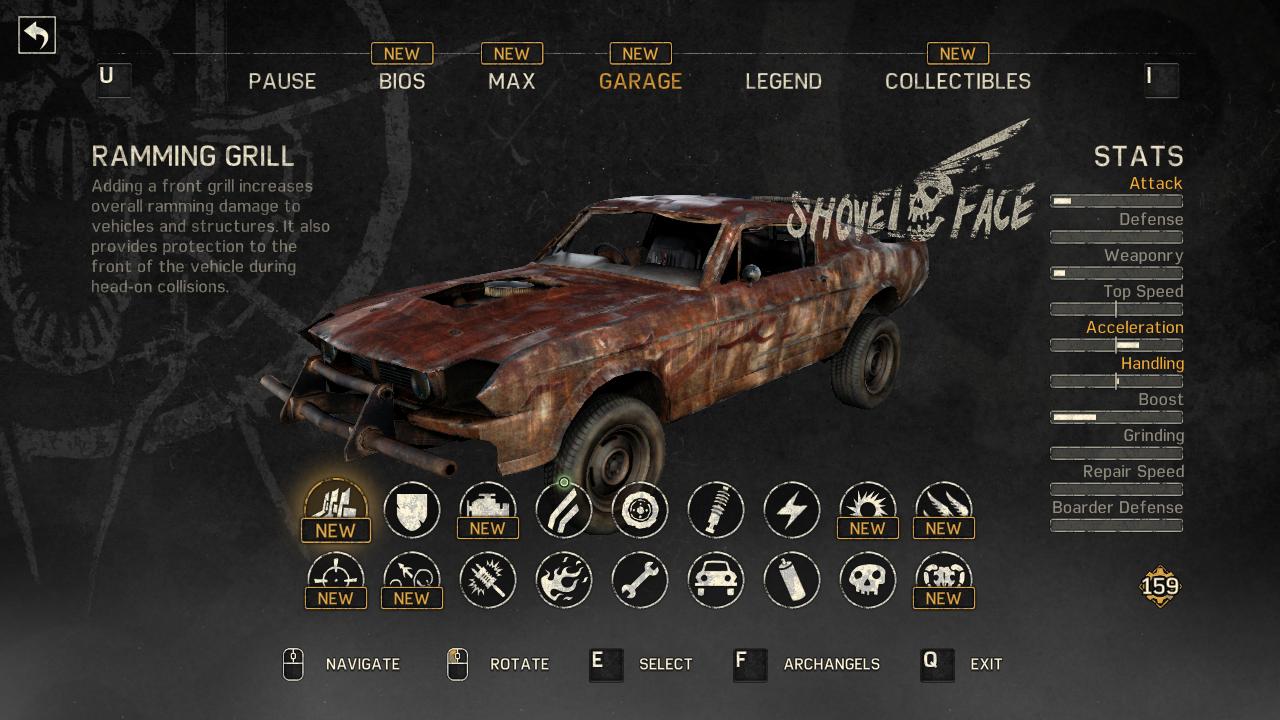Screen dimensions: 1280x720
Task: Select the wrench repair upgrade icon
Action: (640, 580)
